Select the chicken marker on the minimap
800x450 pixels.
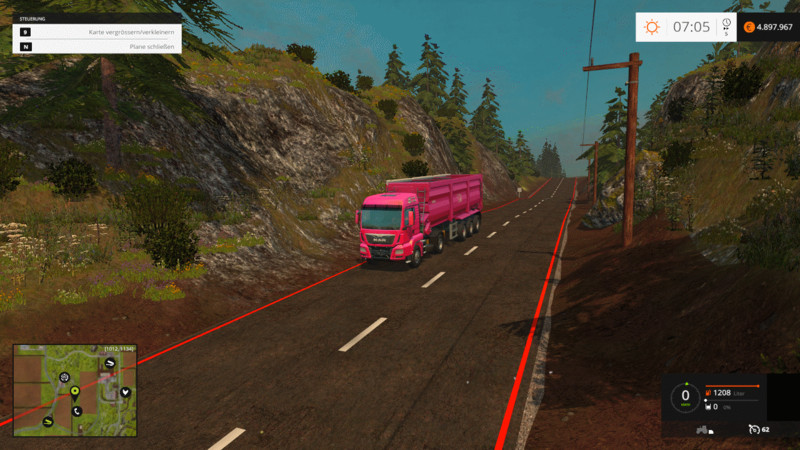(123, 392)
